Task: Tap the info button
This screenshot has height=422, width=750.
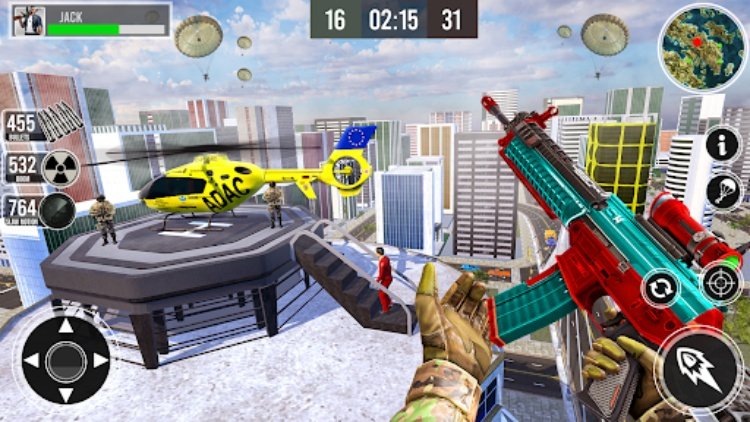Action: point(722,143)
